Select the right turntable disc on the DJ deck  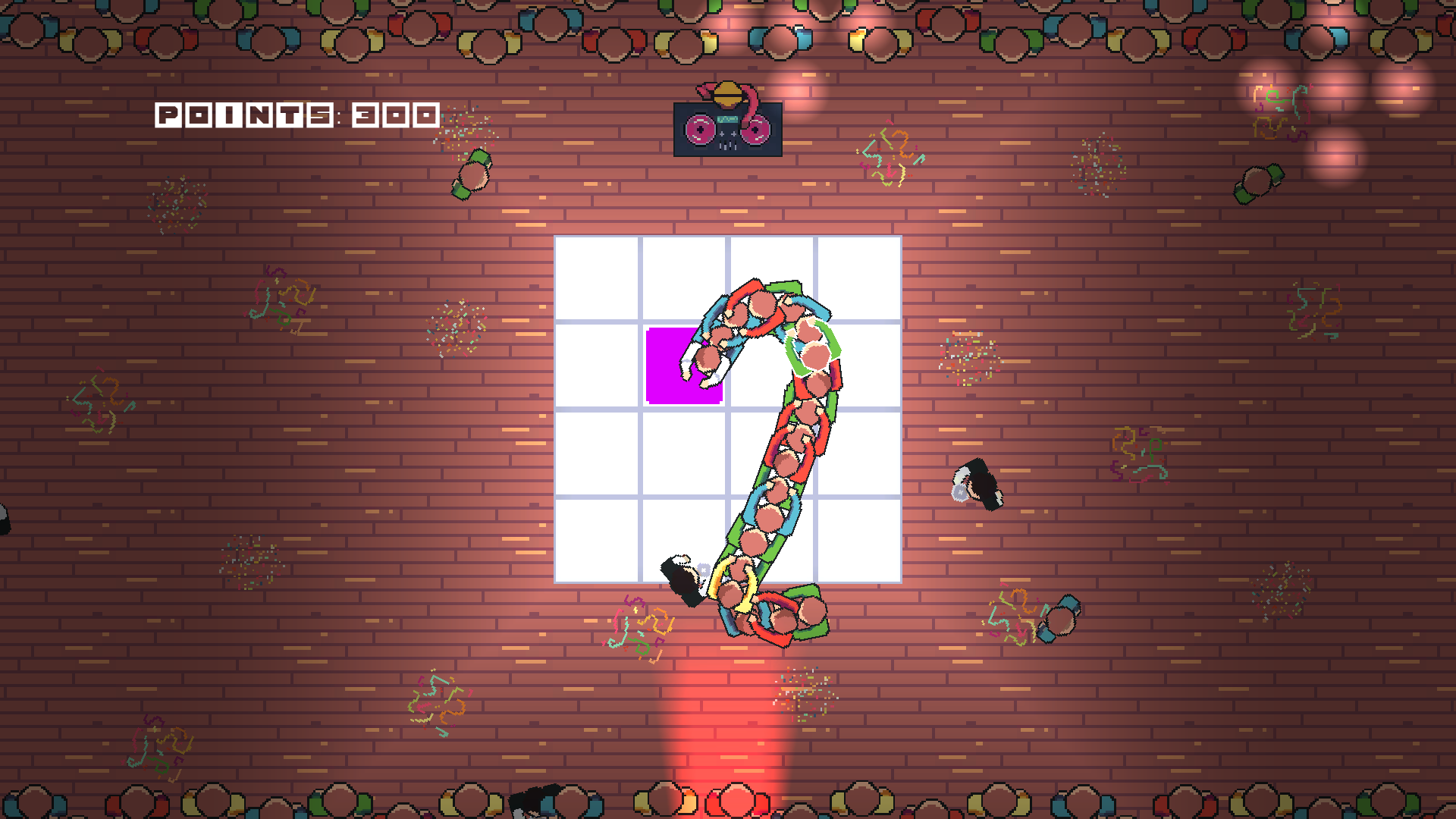pyautogui.click(x=755, y=130)
